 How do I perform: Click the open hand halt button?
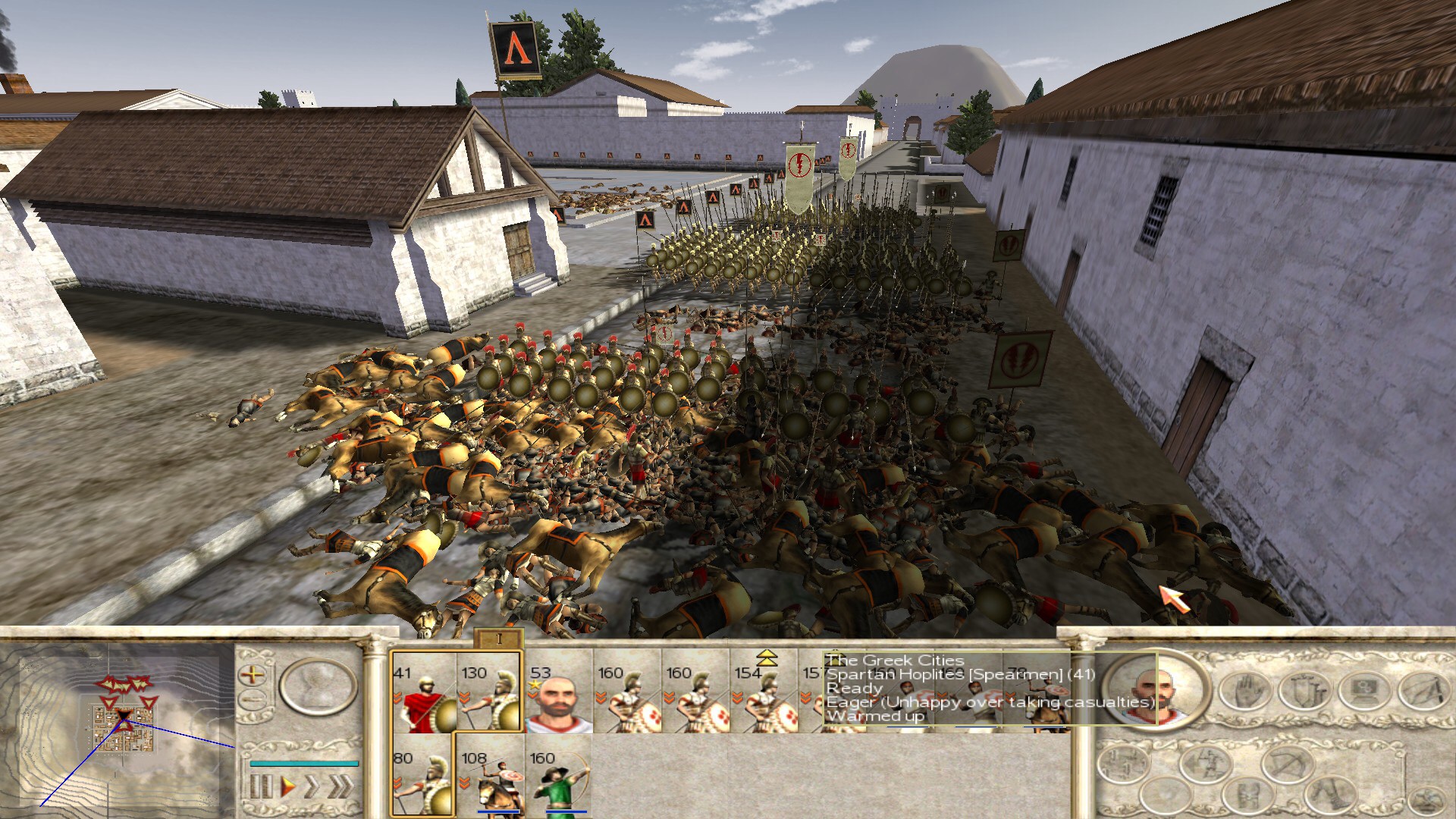coord(1244,691)
